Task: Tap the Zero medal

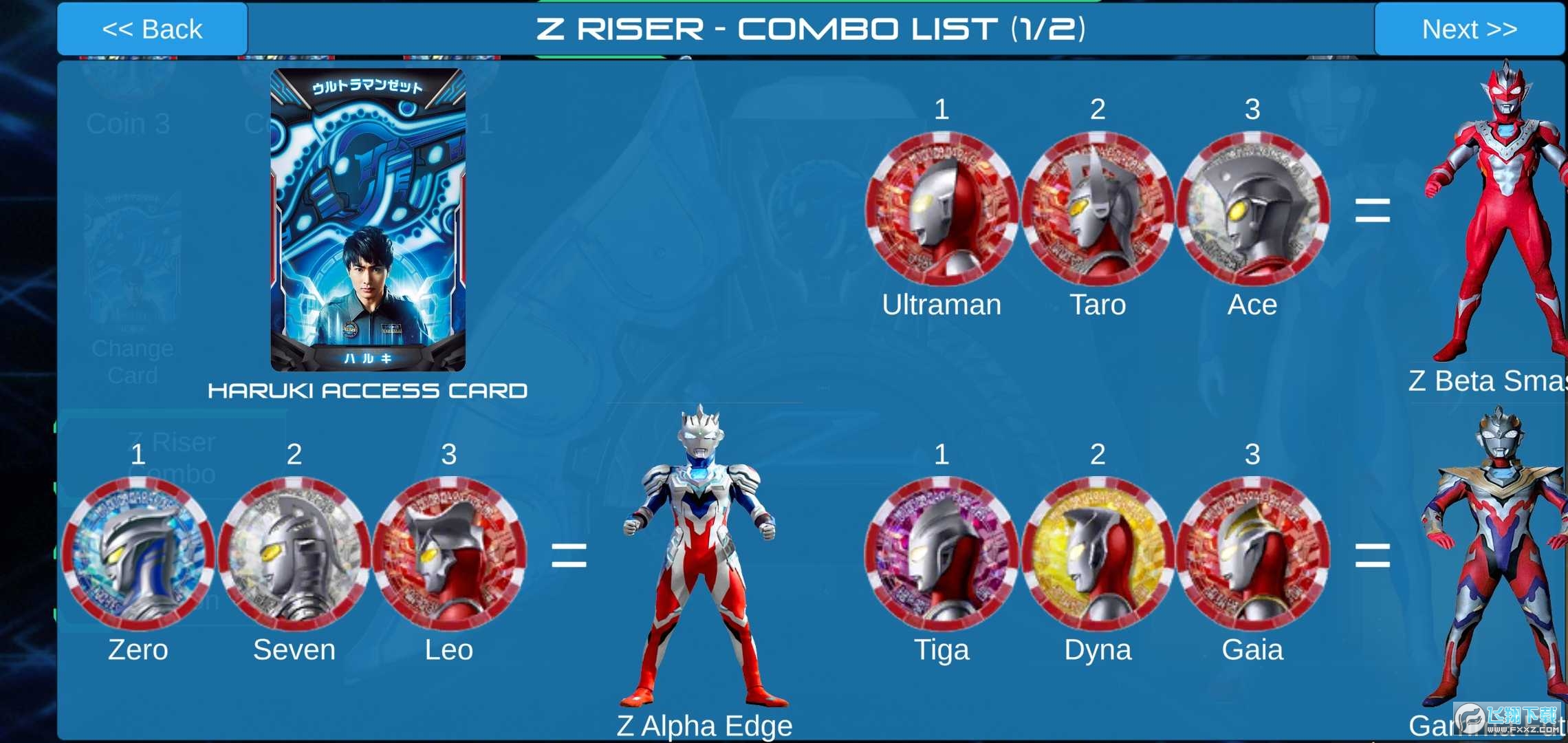Action: [138, 554]
